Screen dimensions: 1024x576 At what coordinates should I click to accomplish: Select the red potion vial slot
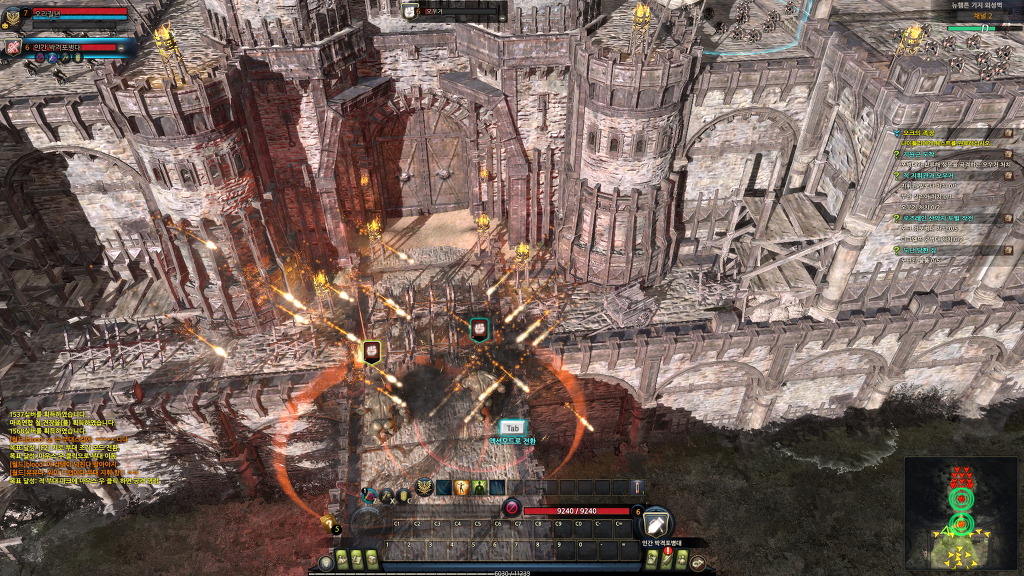pos(638,487)
